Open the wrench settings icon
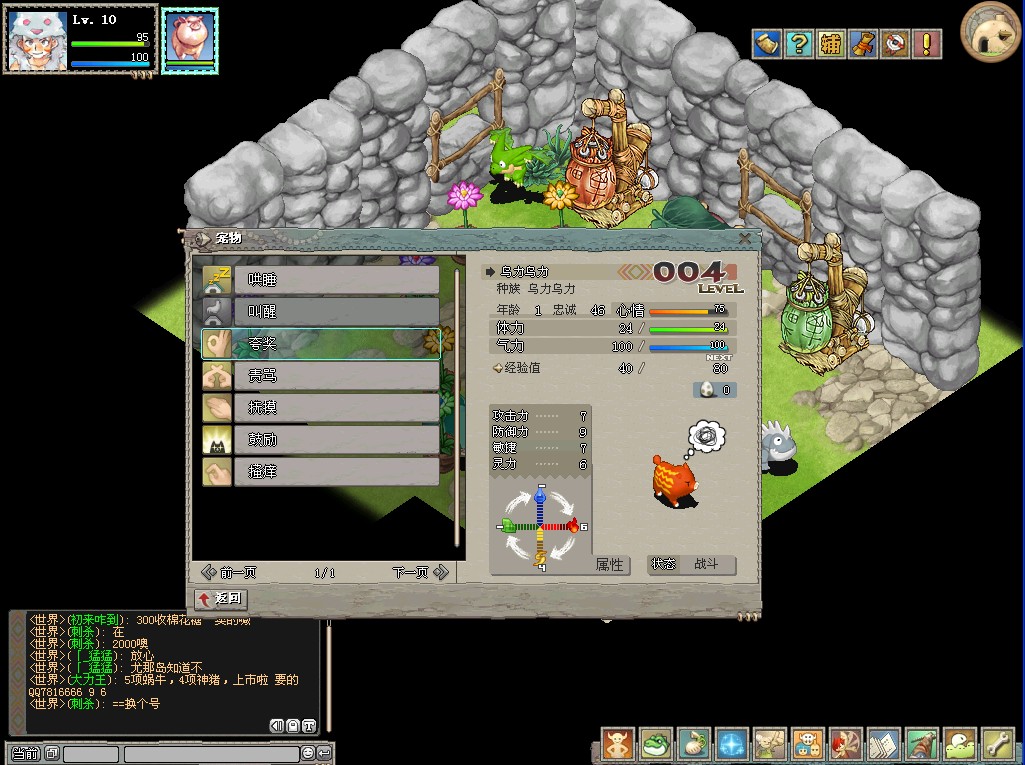 point(998,744)
